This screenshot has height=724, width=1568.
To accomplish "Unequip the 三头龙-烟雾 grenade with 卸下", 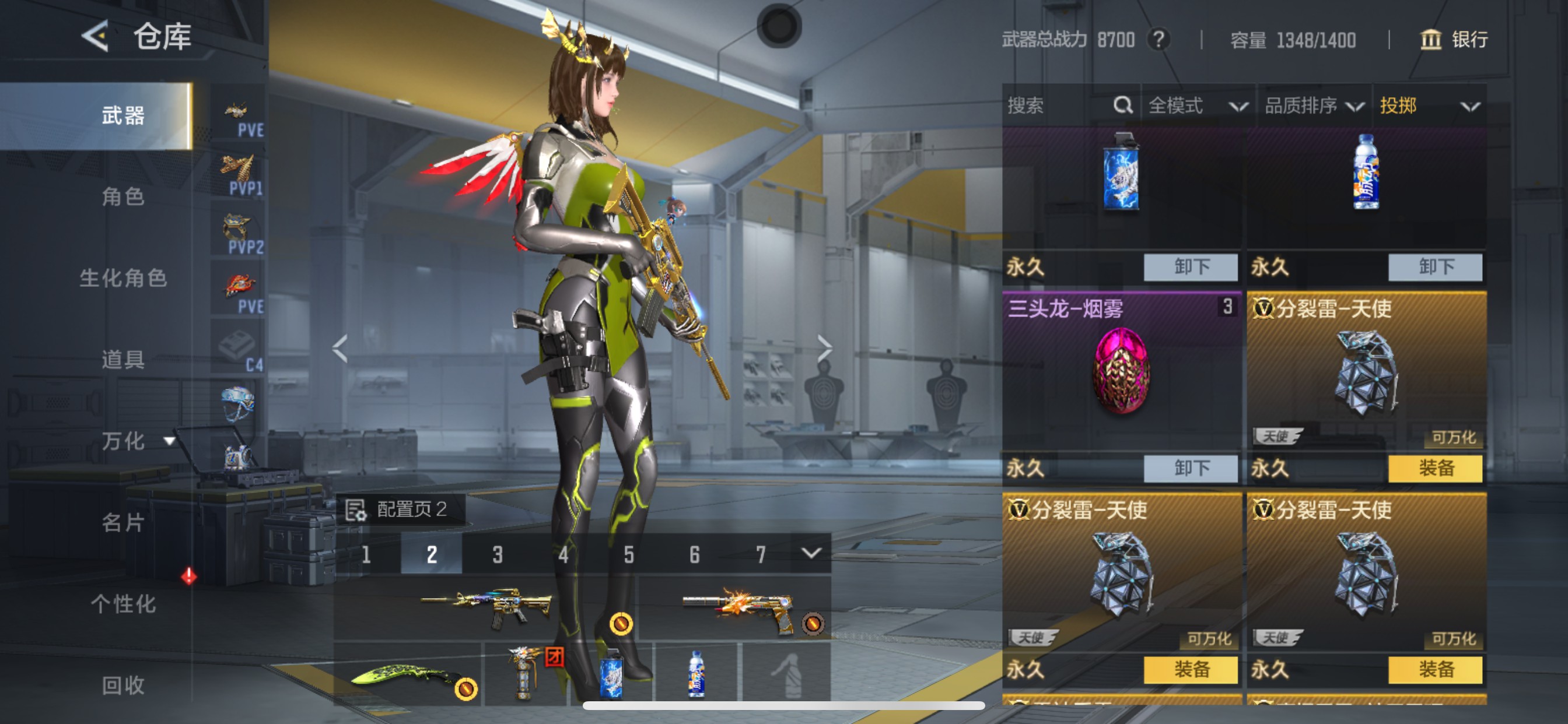I will coord(1190,468).
